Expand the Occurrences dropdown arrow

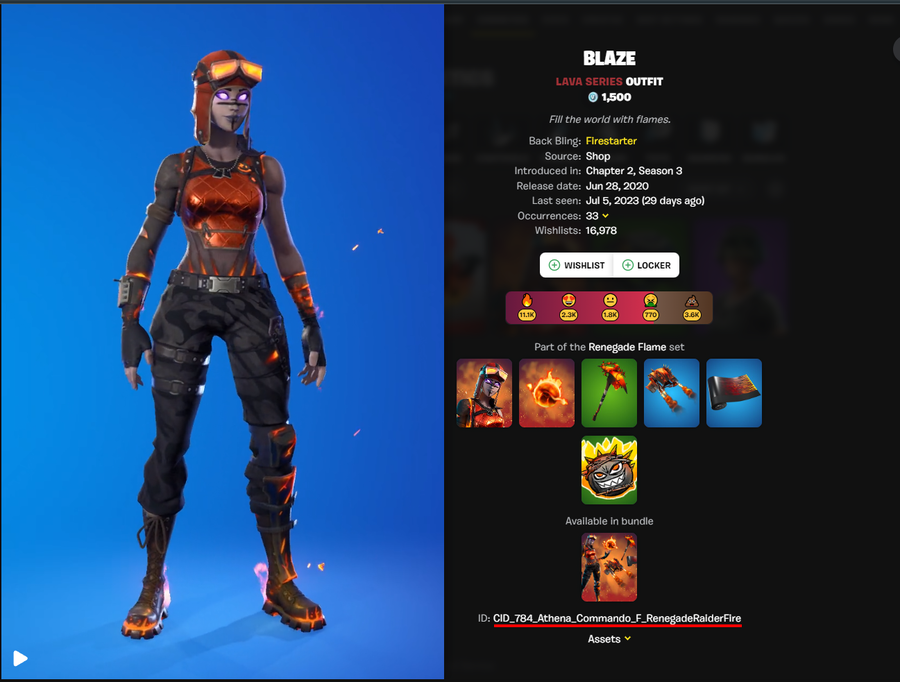click(x=606, y=216)
